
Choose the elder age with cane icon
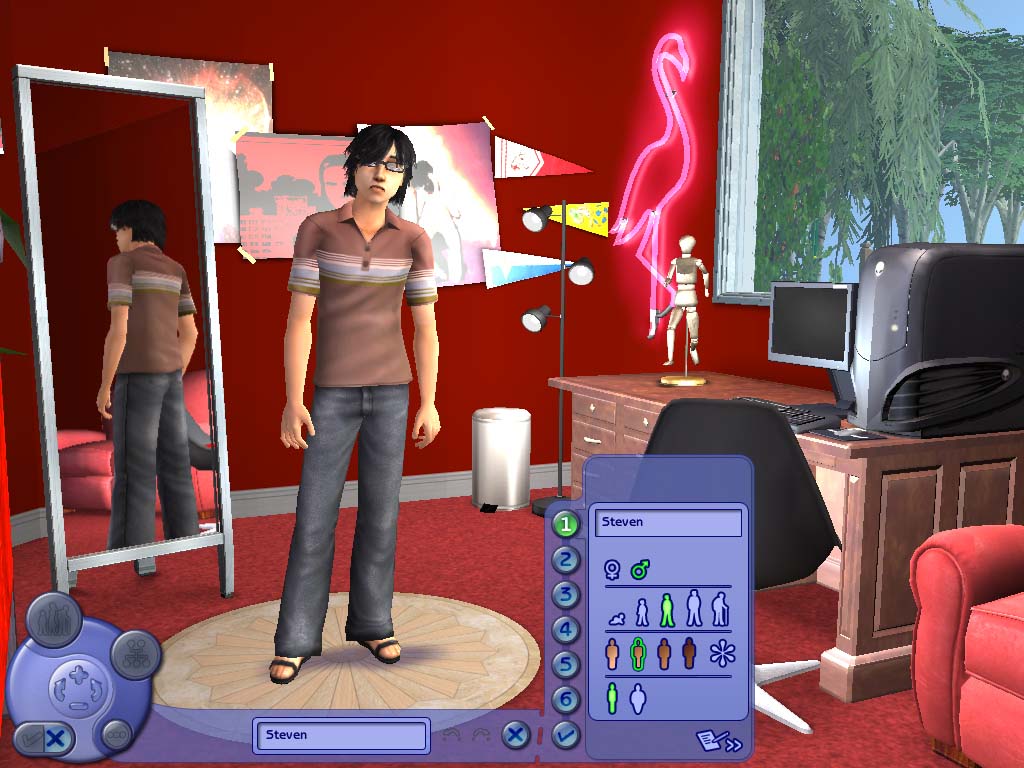click(x=720, y=609)
